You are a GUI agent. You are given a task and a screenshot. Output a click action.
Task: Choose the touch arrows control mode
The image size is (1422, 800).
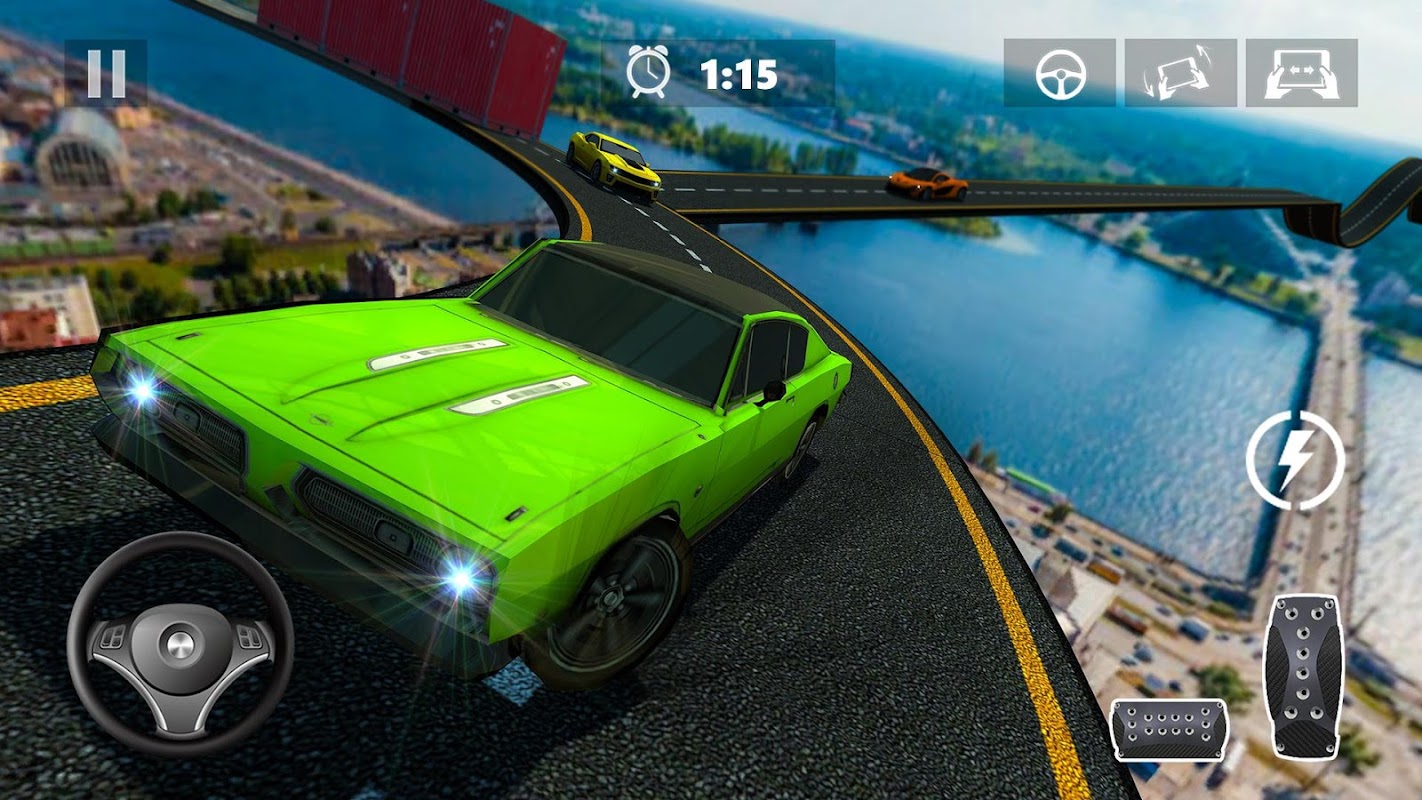pyautogui.click(x=1301, y=73)
